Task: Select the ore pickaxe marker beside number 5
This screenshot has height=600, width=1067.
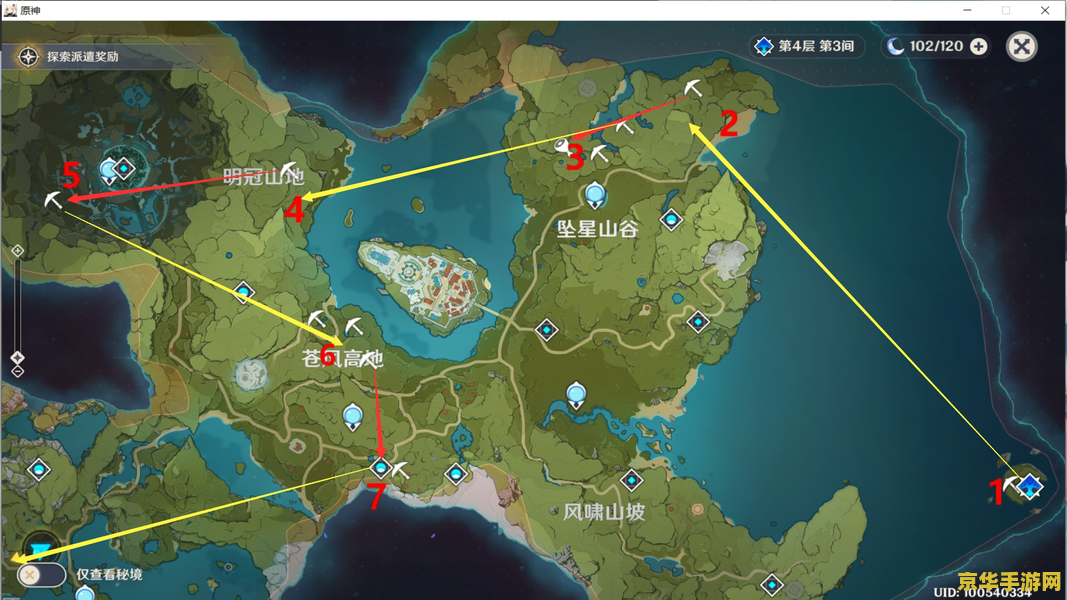Action: click(x=53, y=201)
